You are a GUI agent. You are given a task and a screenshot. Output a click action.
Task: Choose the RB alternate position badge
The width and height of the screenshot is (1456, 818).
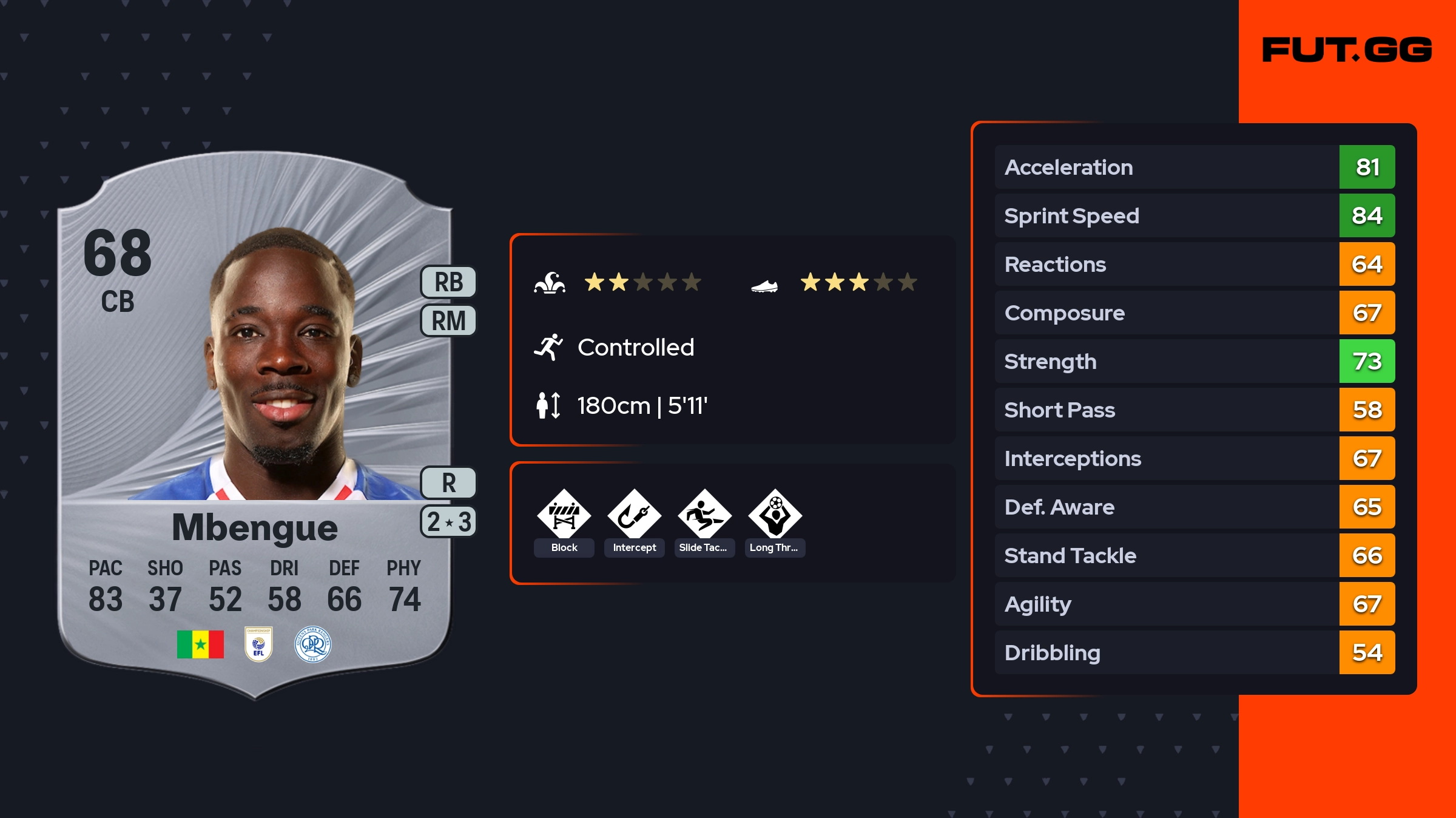(x=448, y=282)
